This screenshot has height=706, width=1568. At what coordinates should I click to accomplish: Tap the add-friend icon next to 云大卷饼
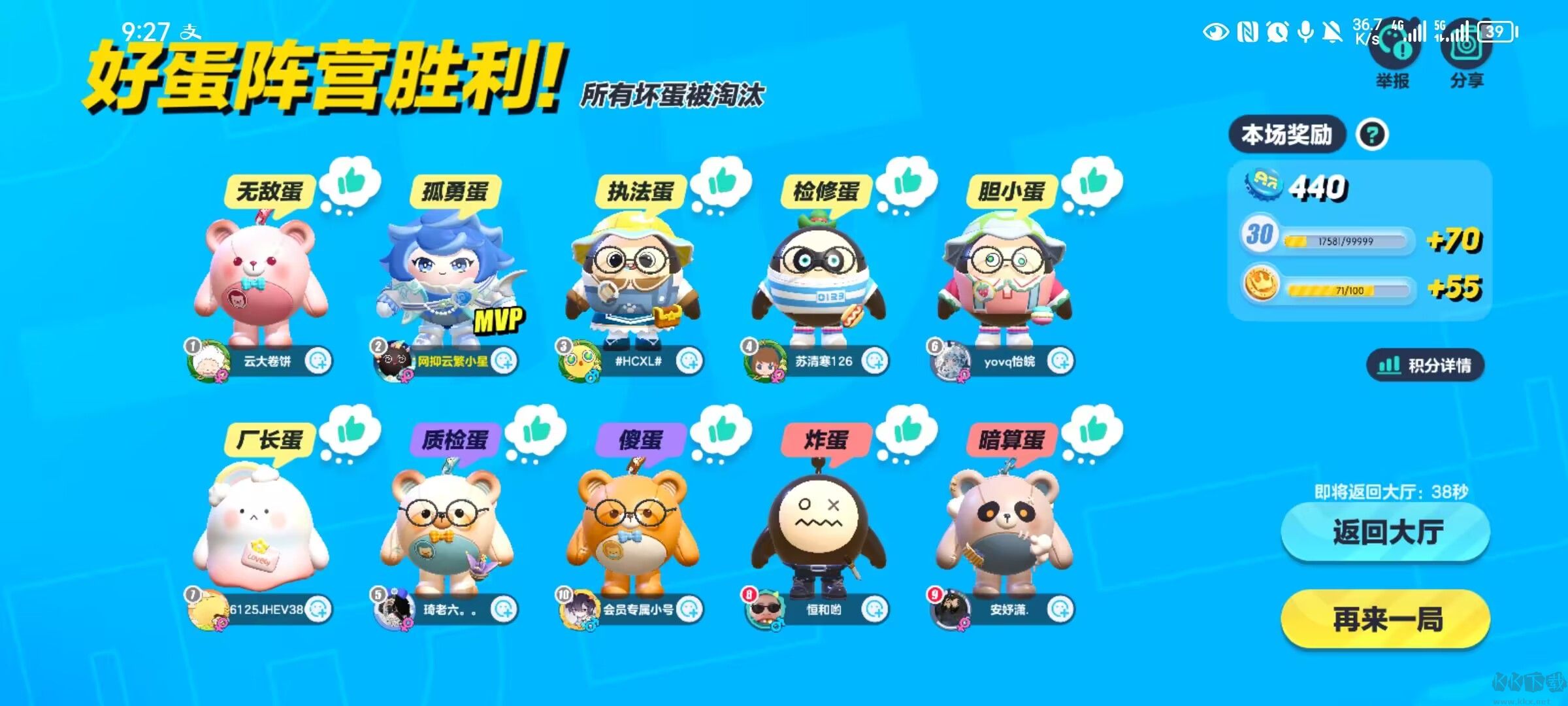318,359
